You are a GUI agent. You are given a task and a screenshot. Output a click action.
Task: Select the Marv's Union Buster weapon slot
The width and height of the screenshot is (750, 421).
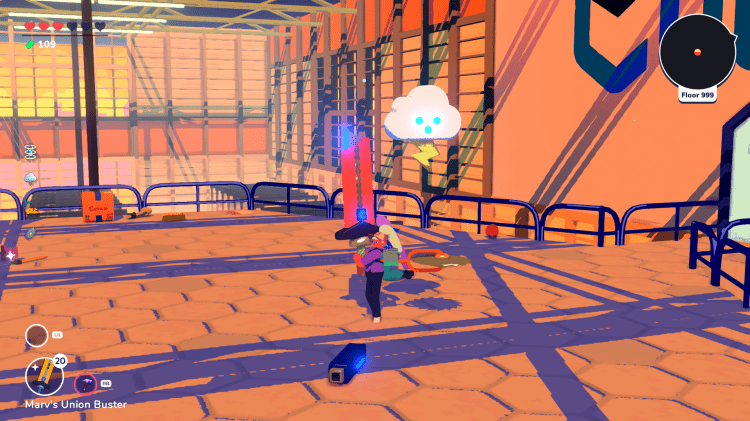click(44, 377)
